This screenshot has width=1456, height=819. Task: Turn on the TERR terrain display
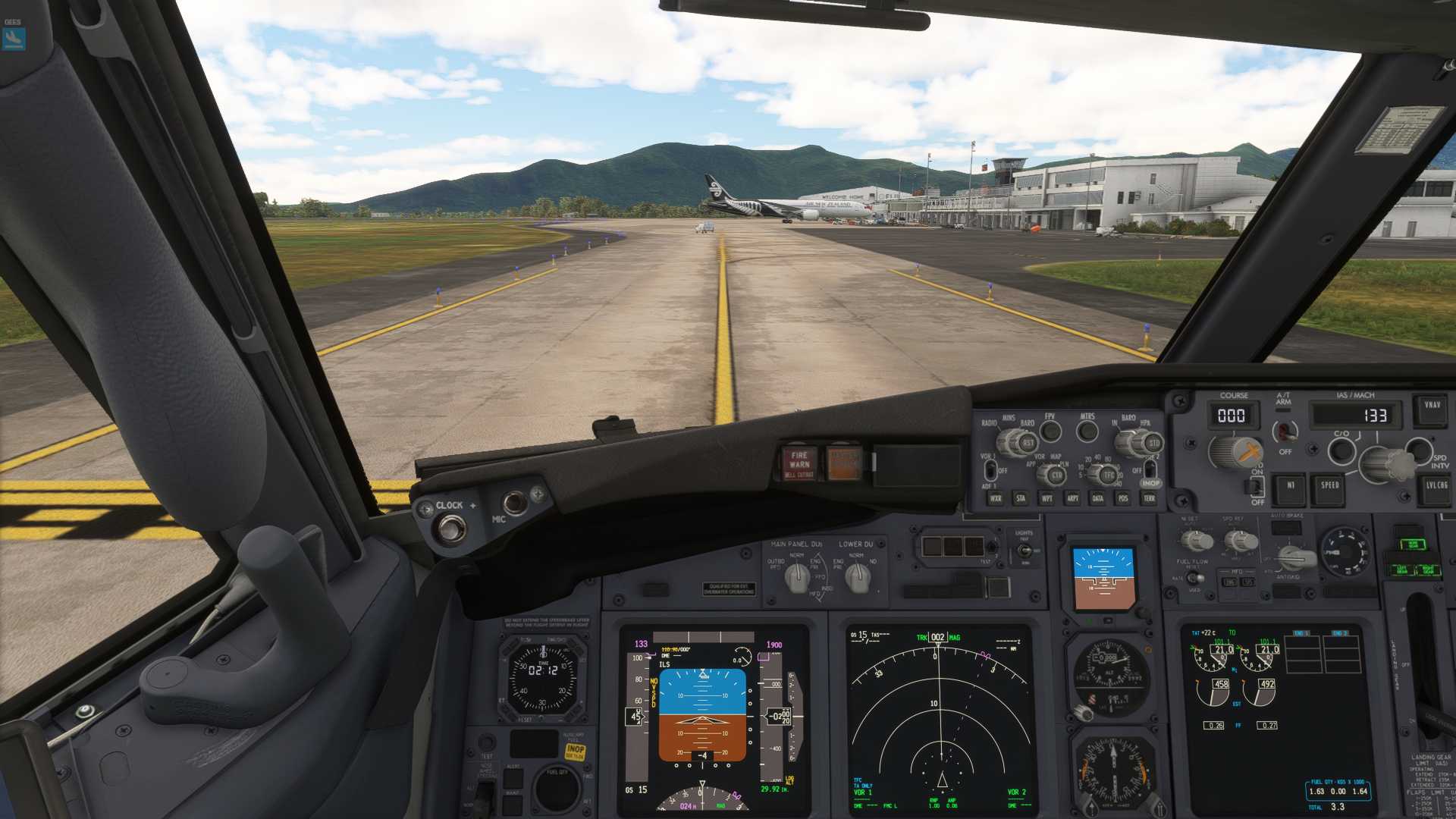tap(1149, 498)
